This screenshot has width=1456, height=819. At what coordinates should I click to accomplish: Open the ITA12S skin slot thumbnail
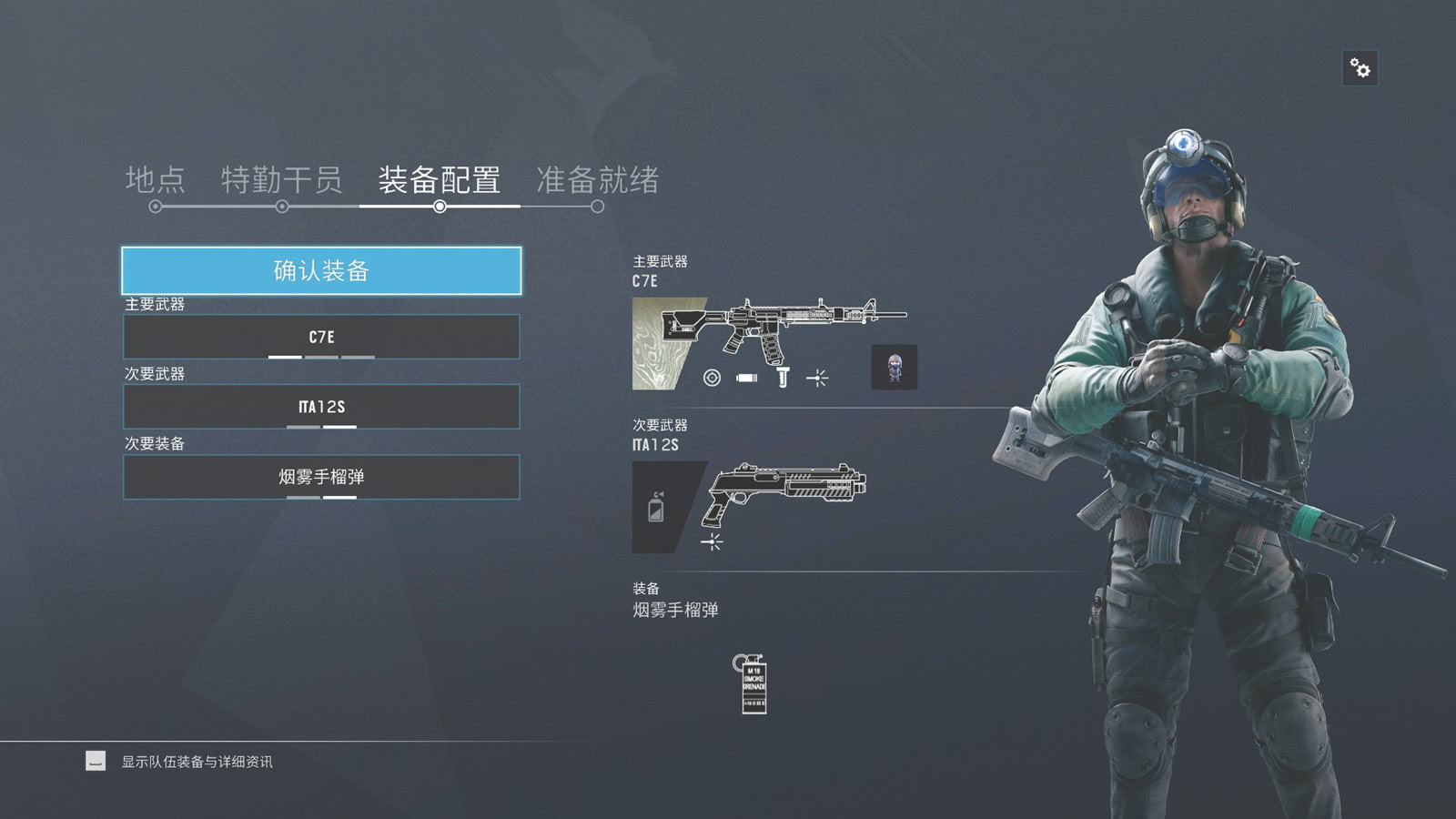click(x=657, y=507)
